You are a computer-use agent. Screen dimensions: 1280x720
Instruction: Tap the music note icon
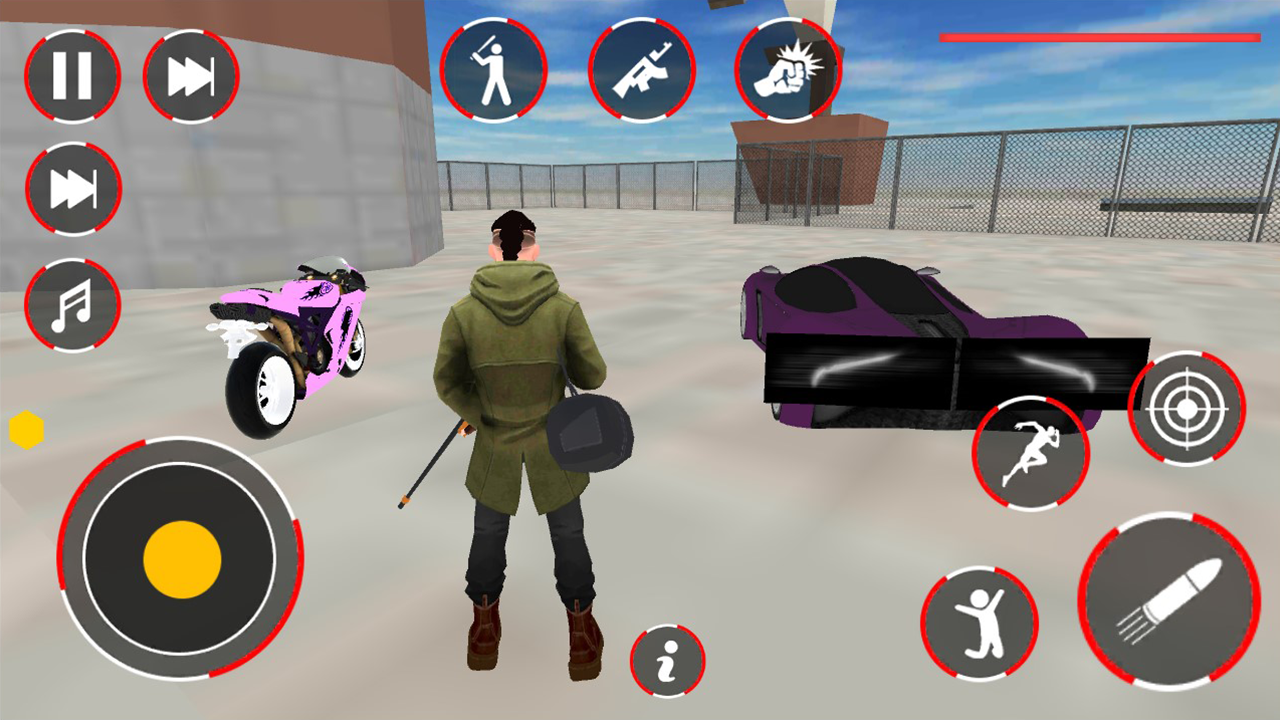click(71, 306)
